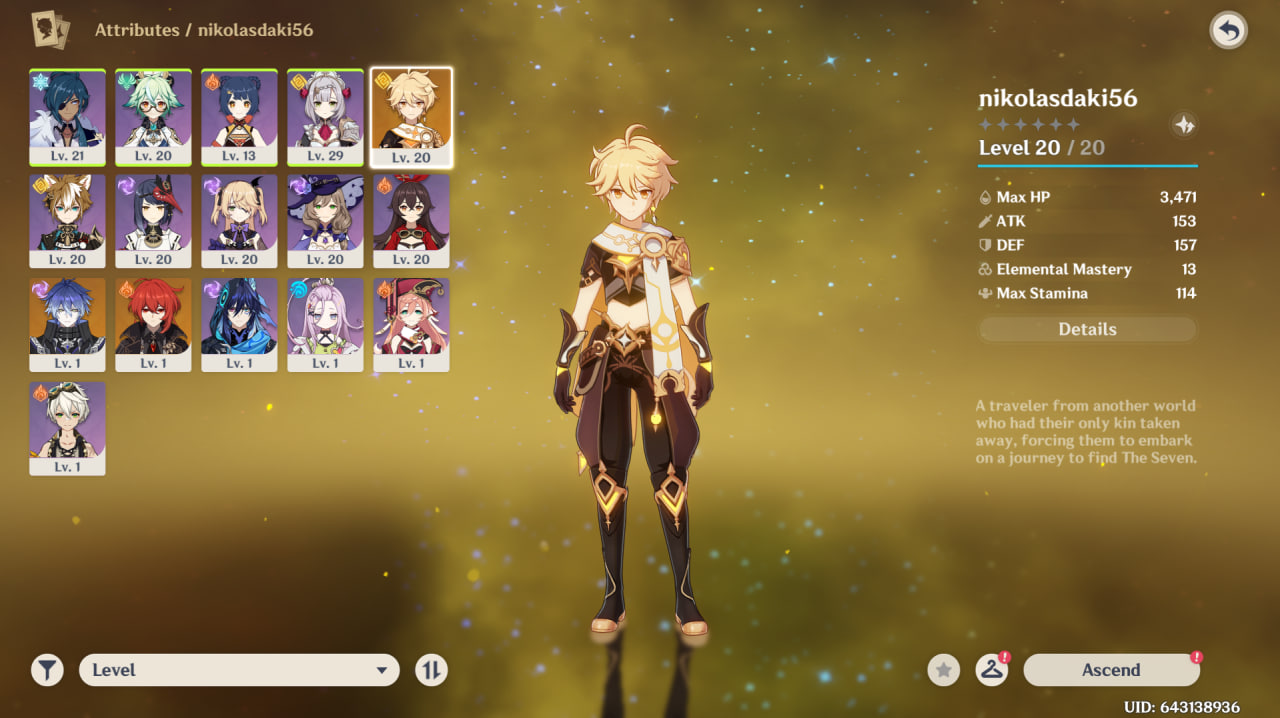Pick Bennett with goggles on his head

click(x=67, y=428)
